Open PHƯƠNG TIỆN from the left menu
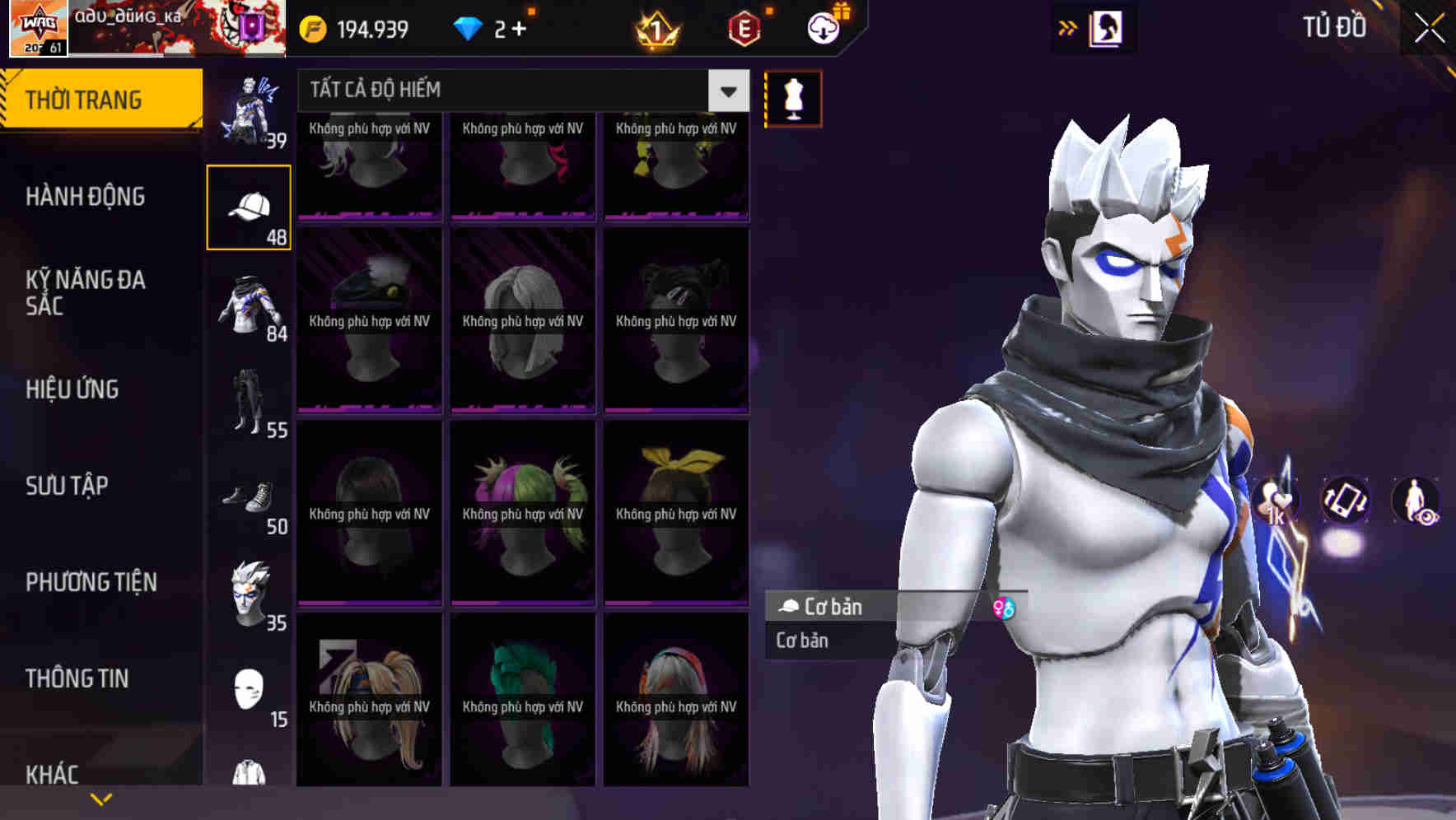This screenshot has width=1456, height=820. [91, 582]
